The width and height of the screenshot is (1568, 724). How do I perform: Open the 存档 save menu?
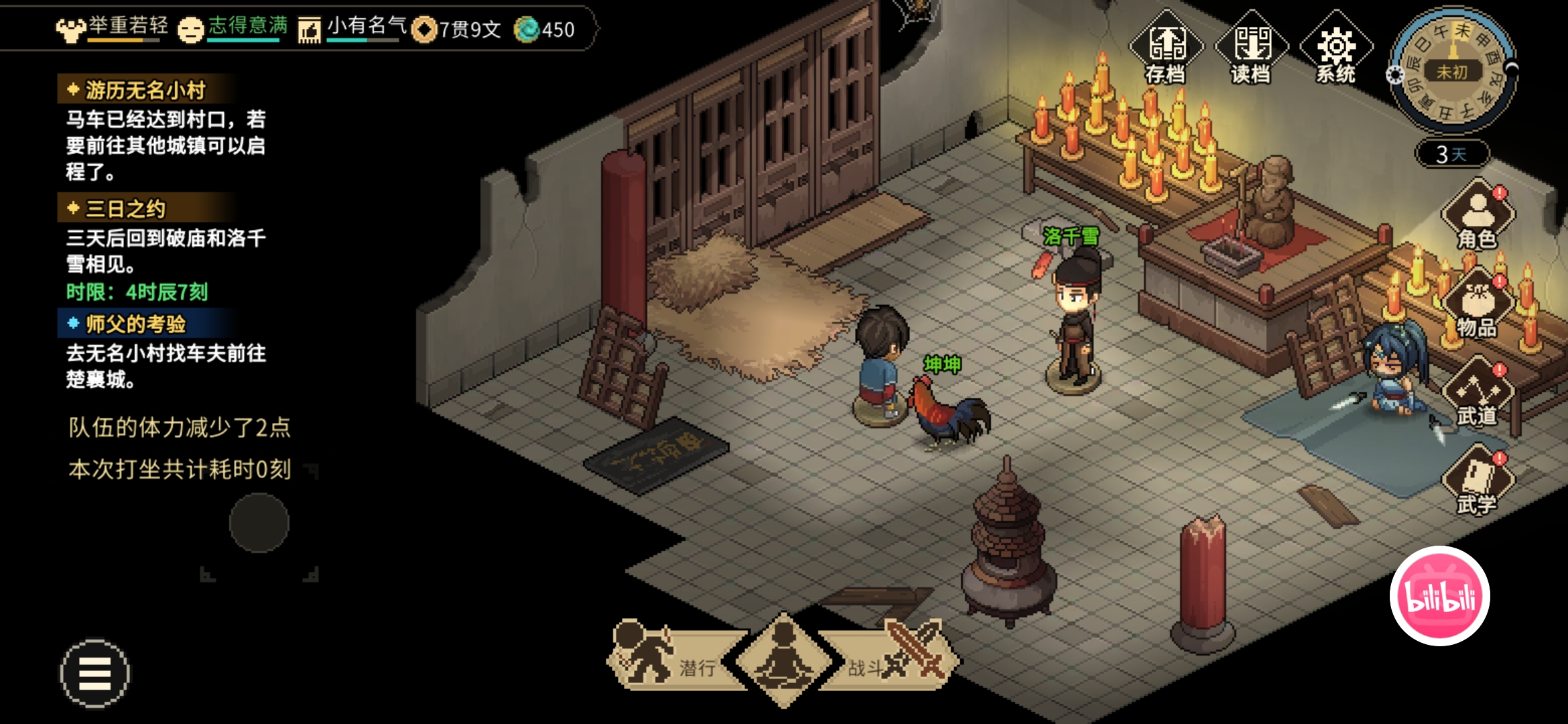(1166, 48)
